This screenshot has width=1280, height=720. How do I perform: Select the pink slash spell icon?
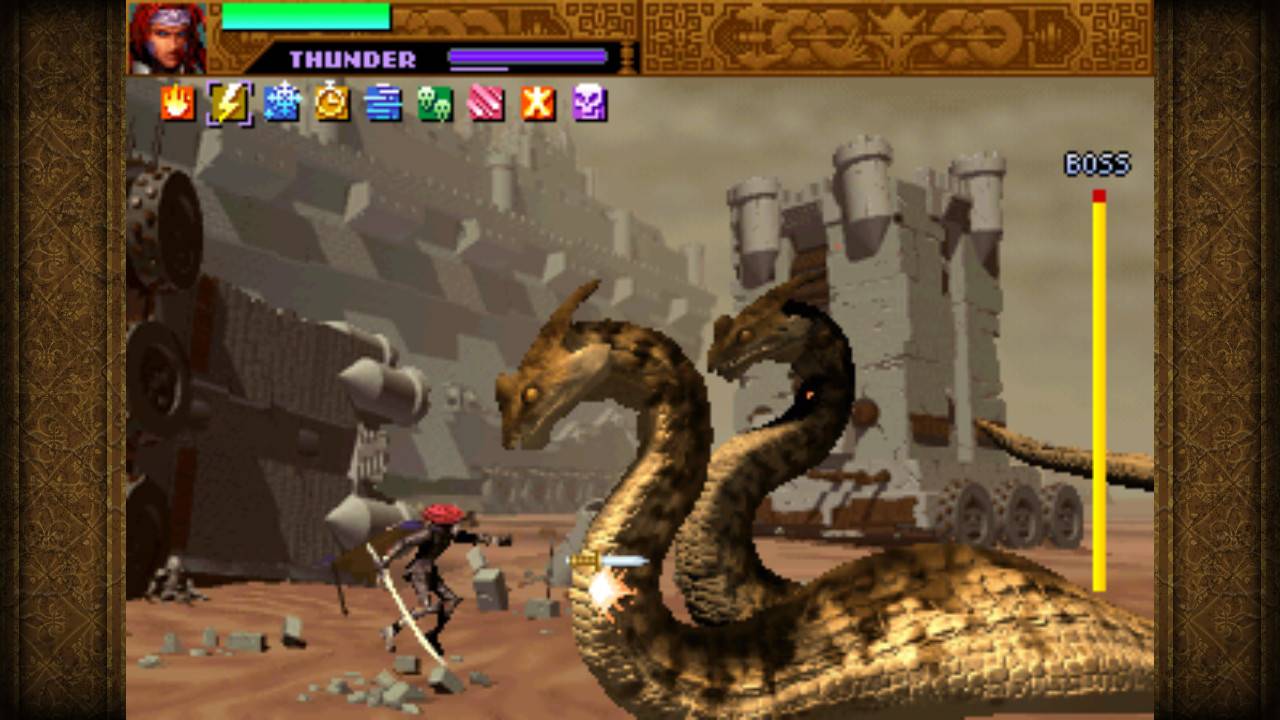(488, 103)
